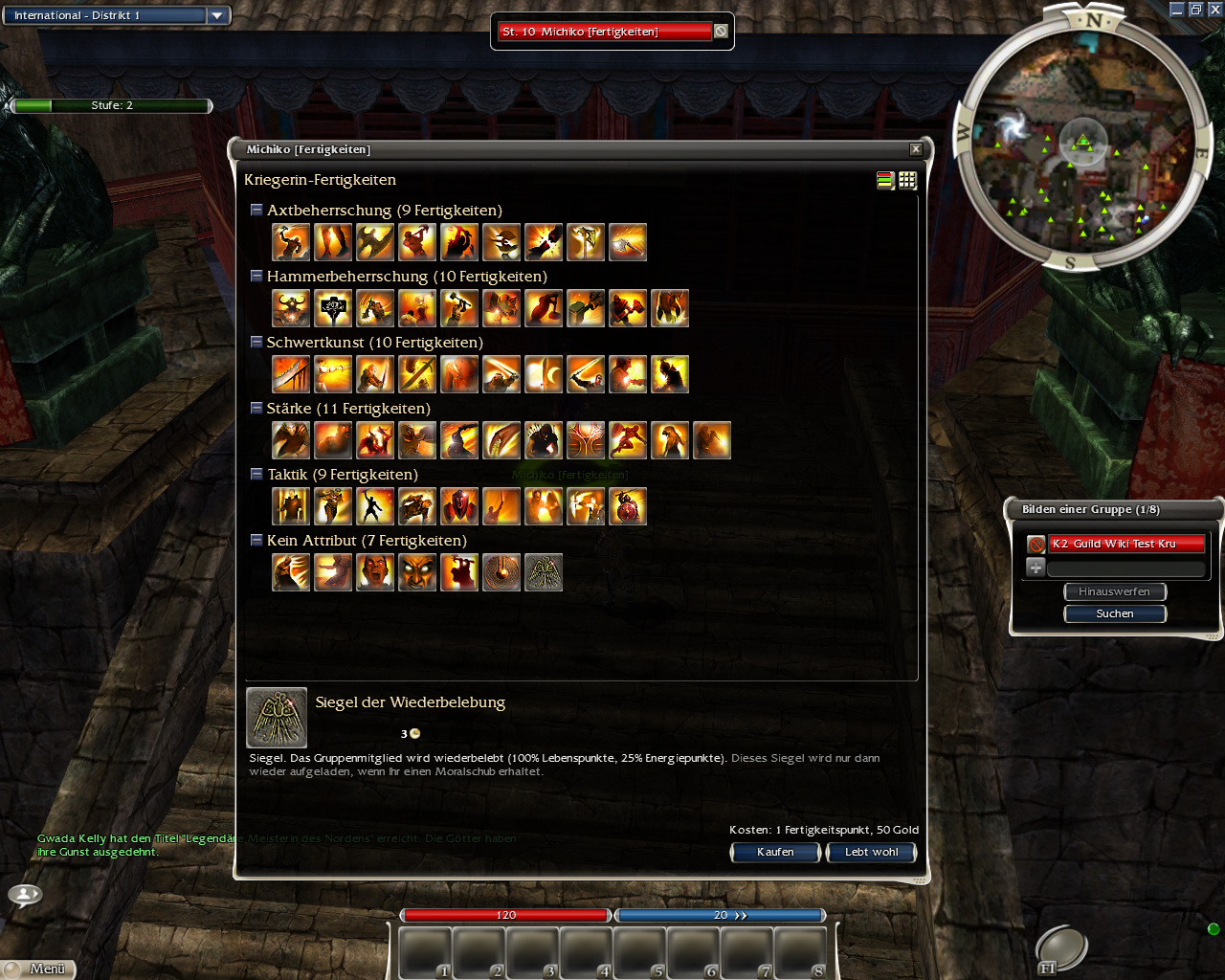The width and height of the screenshot is (1225, 980).
Task: Collapse the Kein Attribut skill category
Action: [x=256, y=540]
